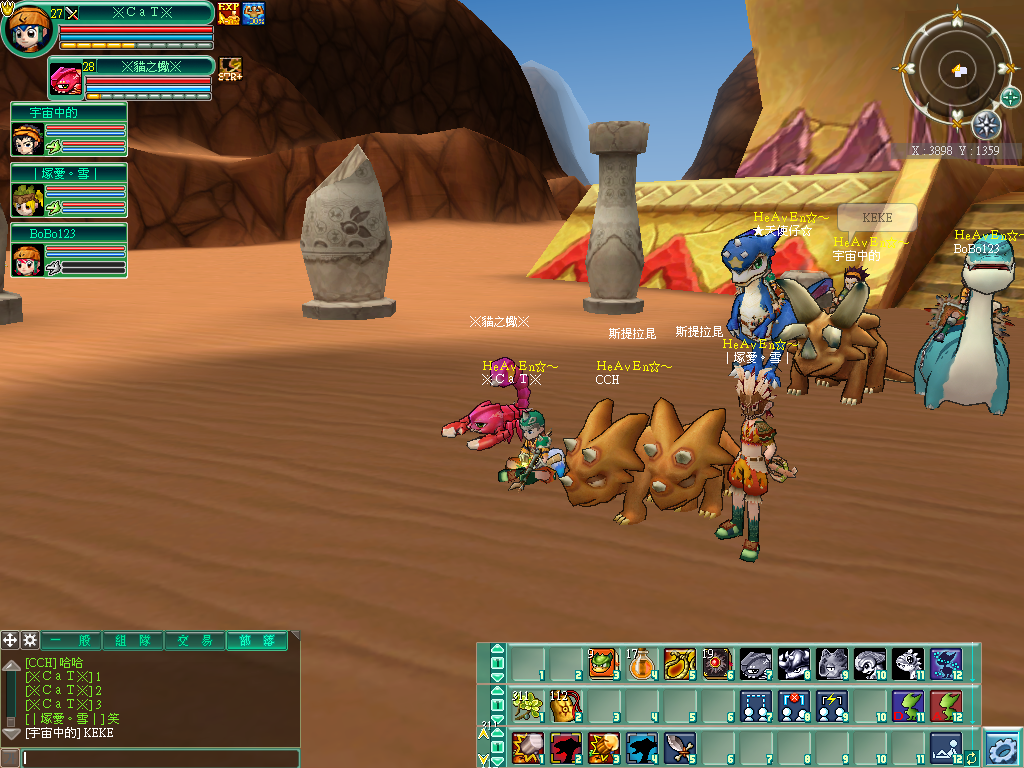Activate the sword skill in the bottom hotbar
Viewport: 1024px width, 768px height.
tap(678, 747)
